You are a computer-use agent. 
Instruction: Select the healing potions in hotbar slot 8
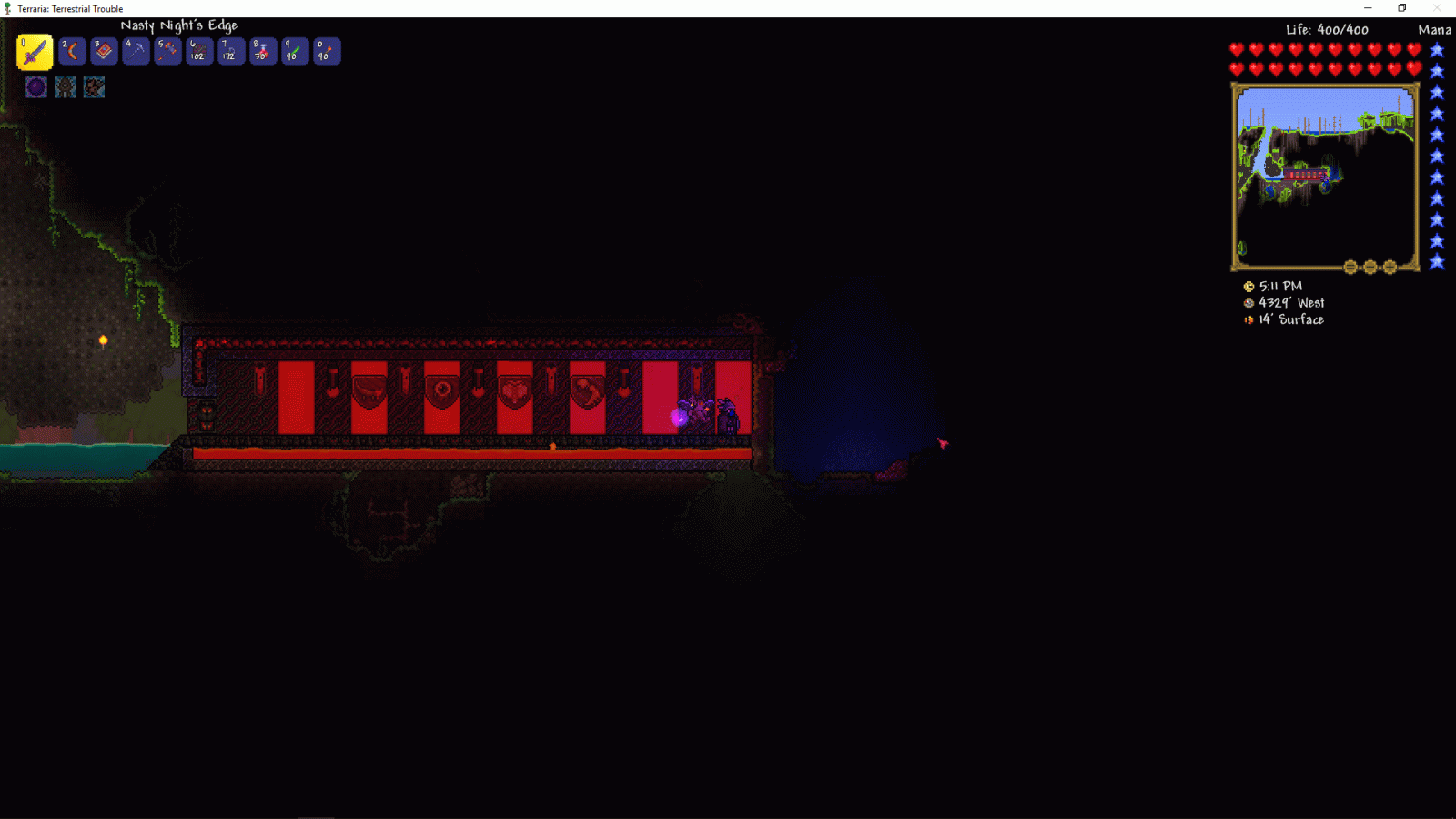pyautogui.click(x=262, y=51)
